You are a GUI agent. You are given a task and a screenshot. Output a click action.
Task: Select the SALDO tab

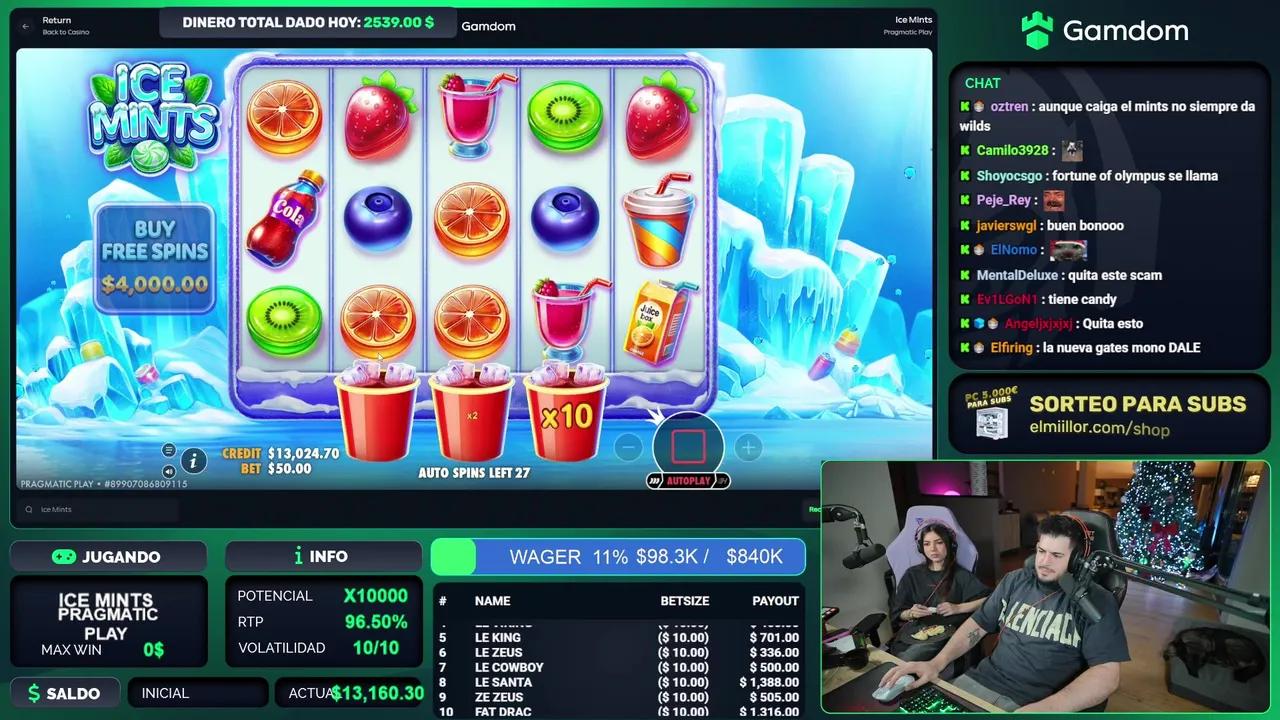pyautogui.click(x=64, y=692)
